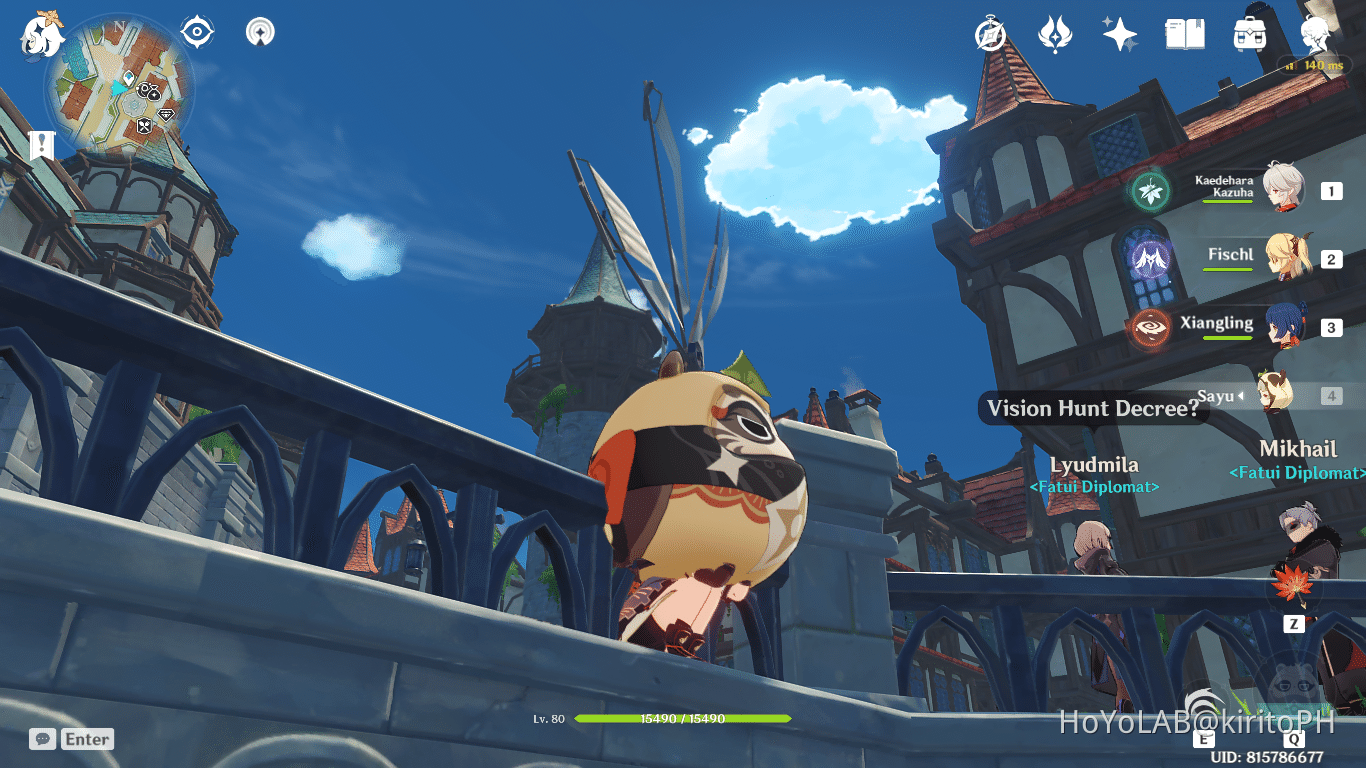Image resolution: width=1366 pixels, height=768 pixels.
Task: Open the character head silhouette icon
Action: 1314,35
